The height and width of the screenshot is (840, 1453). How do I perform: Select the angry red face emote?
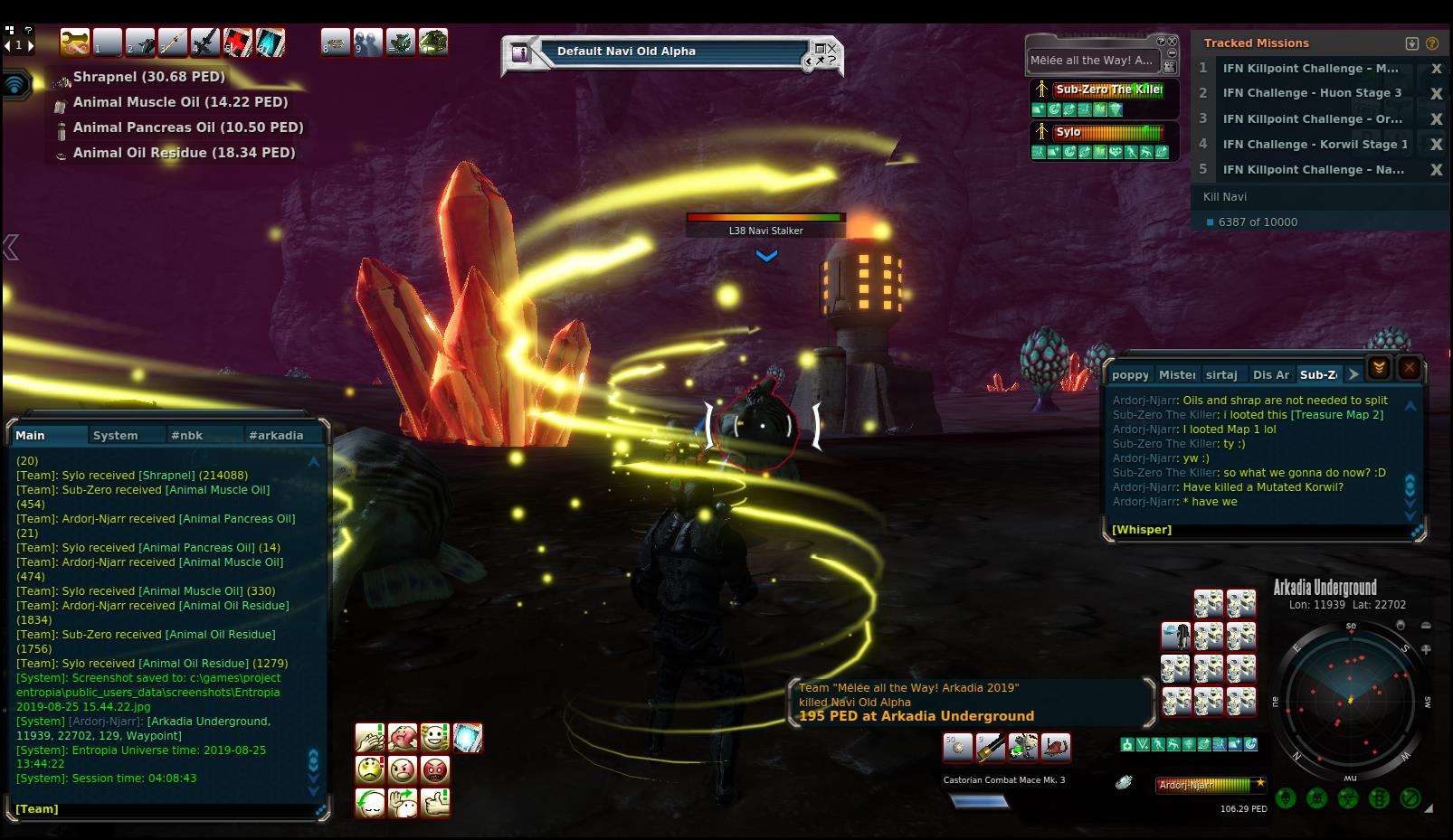coord(435,770)
